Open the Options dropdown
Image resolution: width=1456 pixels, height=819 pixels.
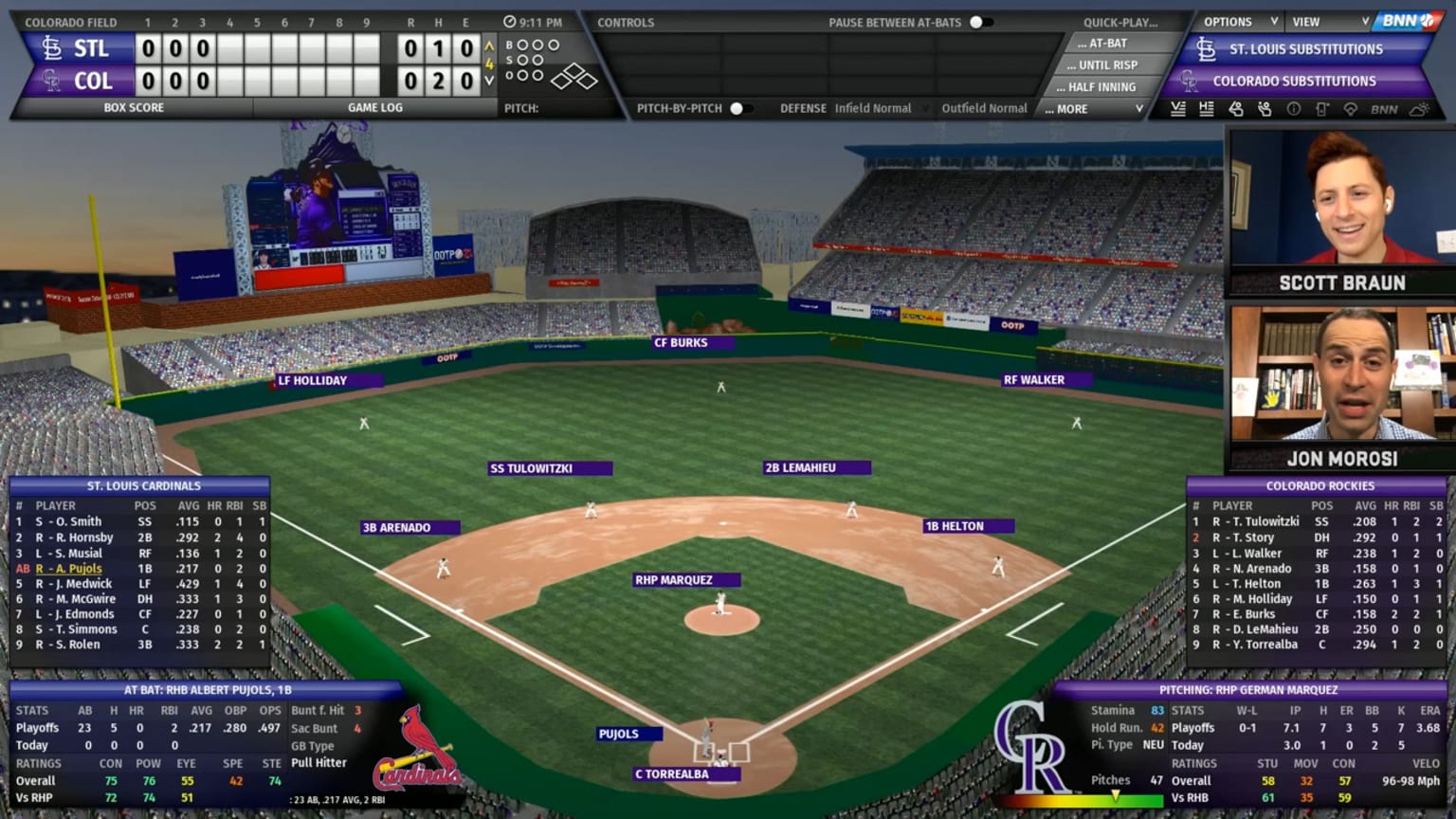coord(1229,21)
